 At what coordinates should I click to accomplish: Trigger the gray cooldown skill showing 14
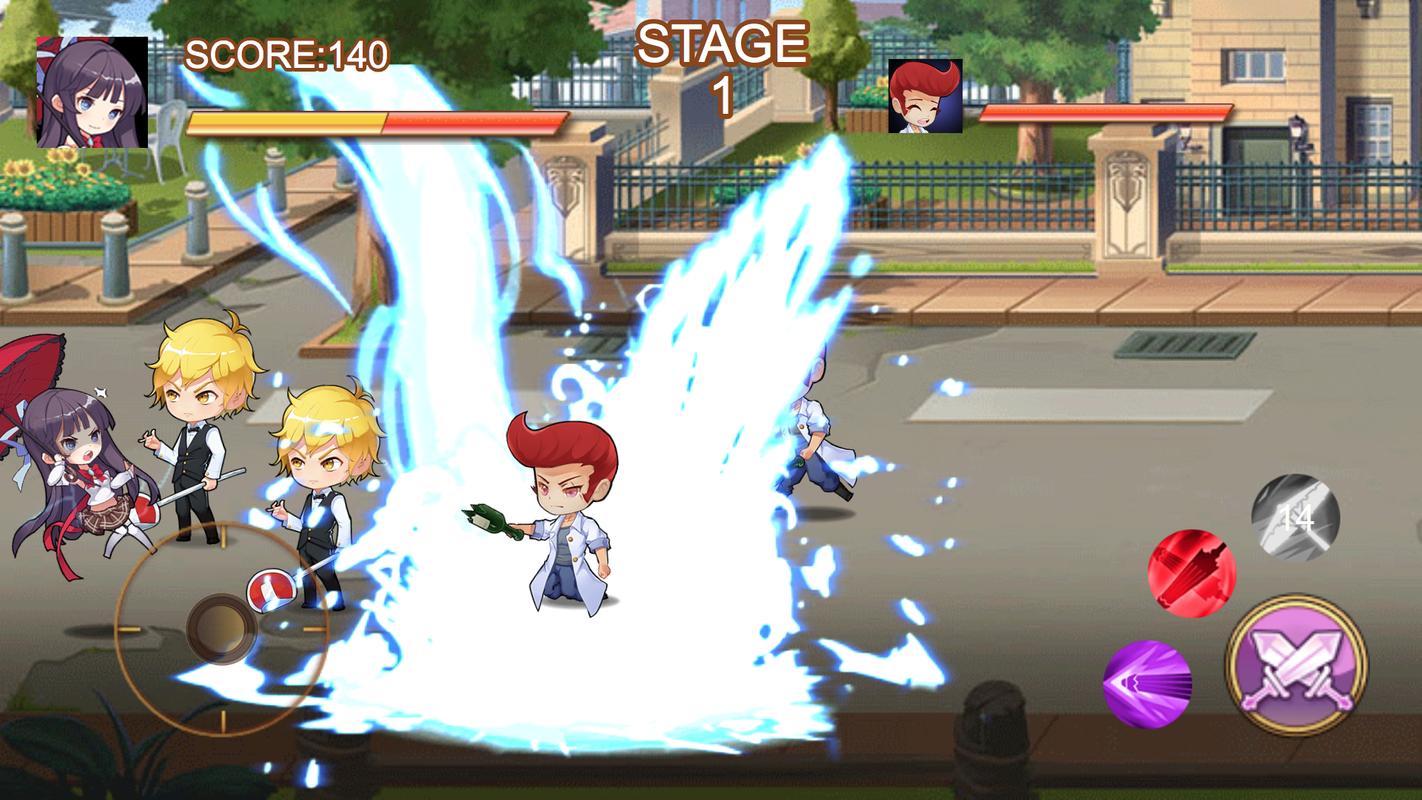[1295, 517]
